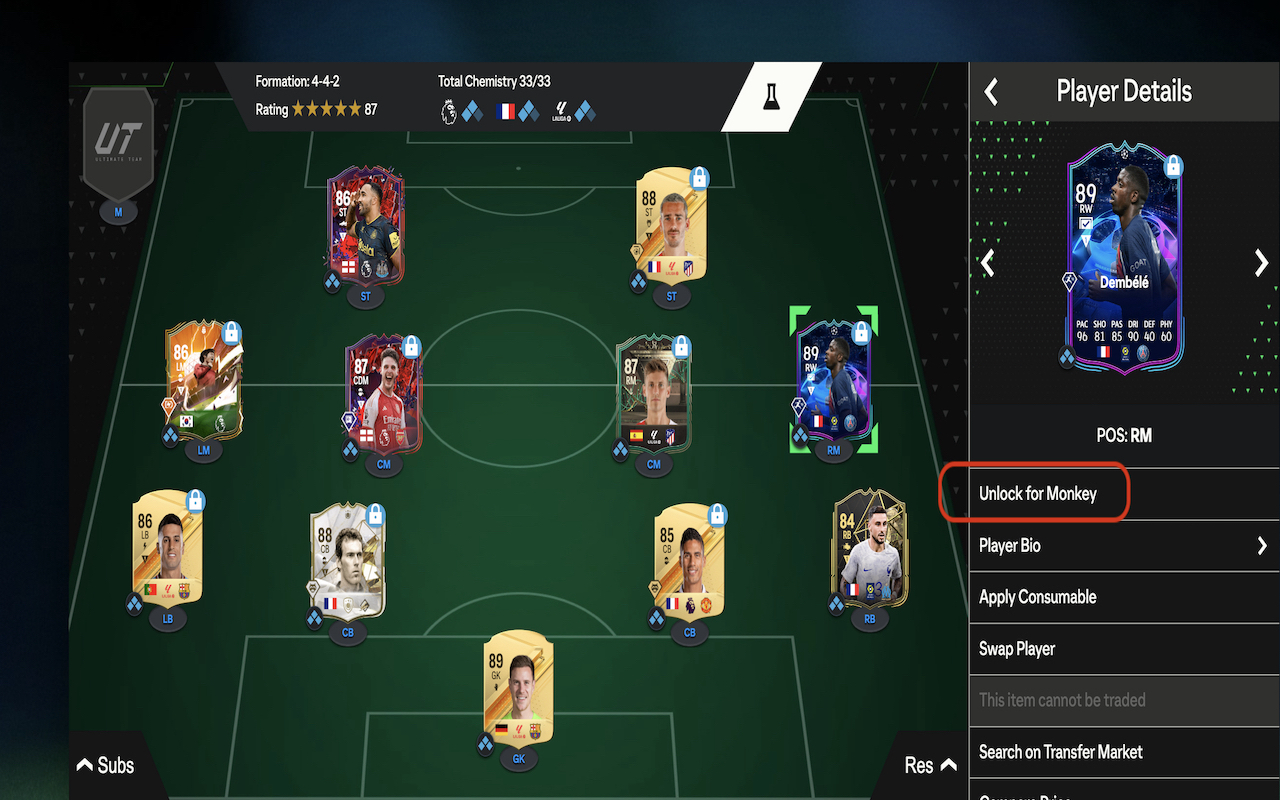The image size is (1280, 800).
Task: Click the lock icon on Dembélé's detail card
Action: (x=1174, y=165)
